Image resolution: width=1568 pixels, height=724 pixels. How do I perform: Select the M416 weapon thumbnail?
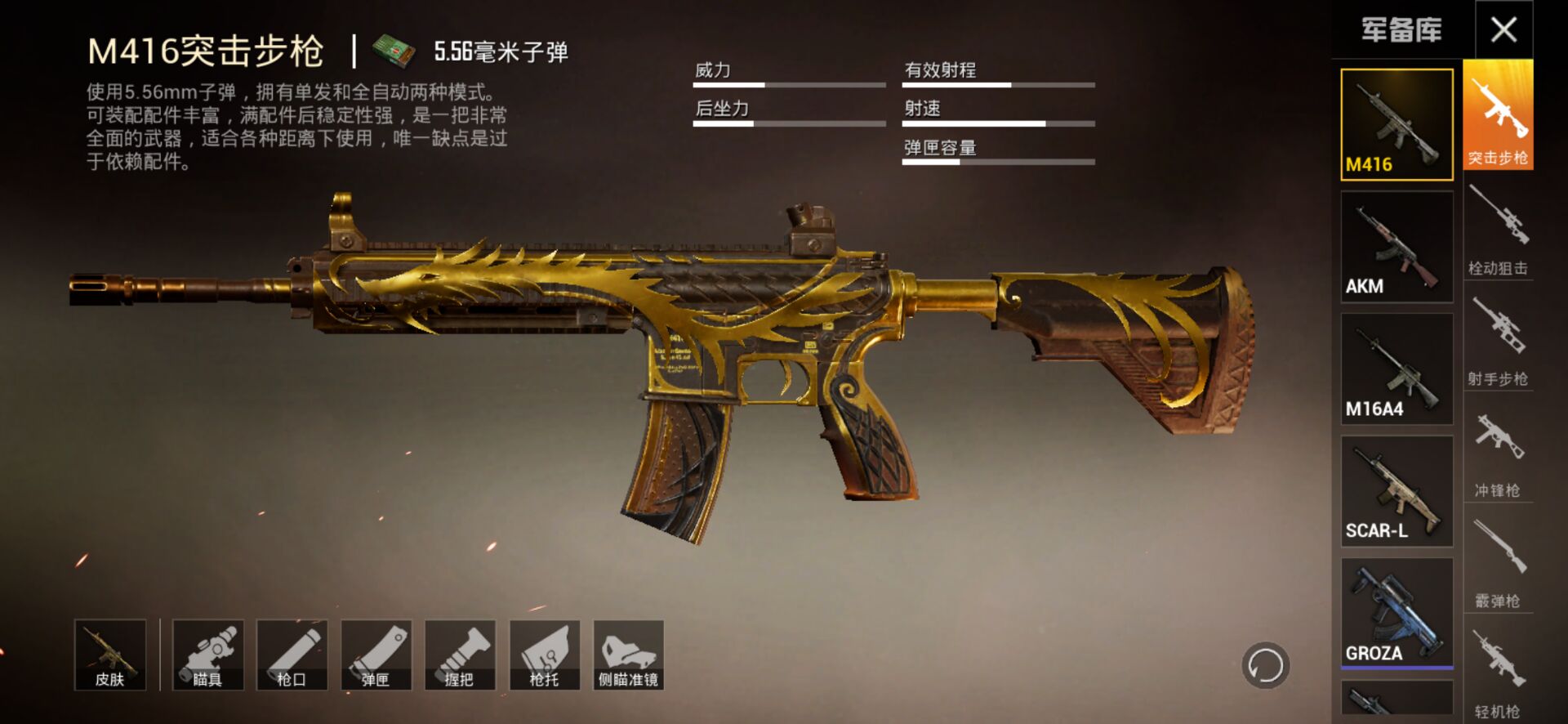point(1396,124)
